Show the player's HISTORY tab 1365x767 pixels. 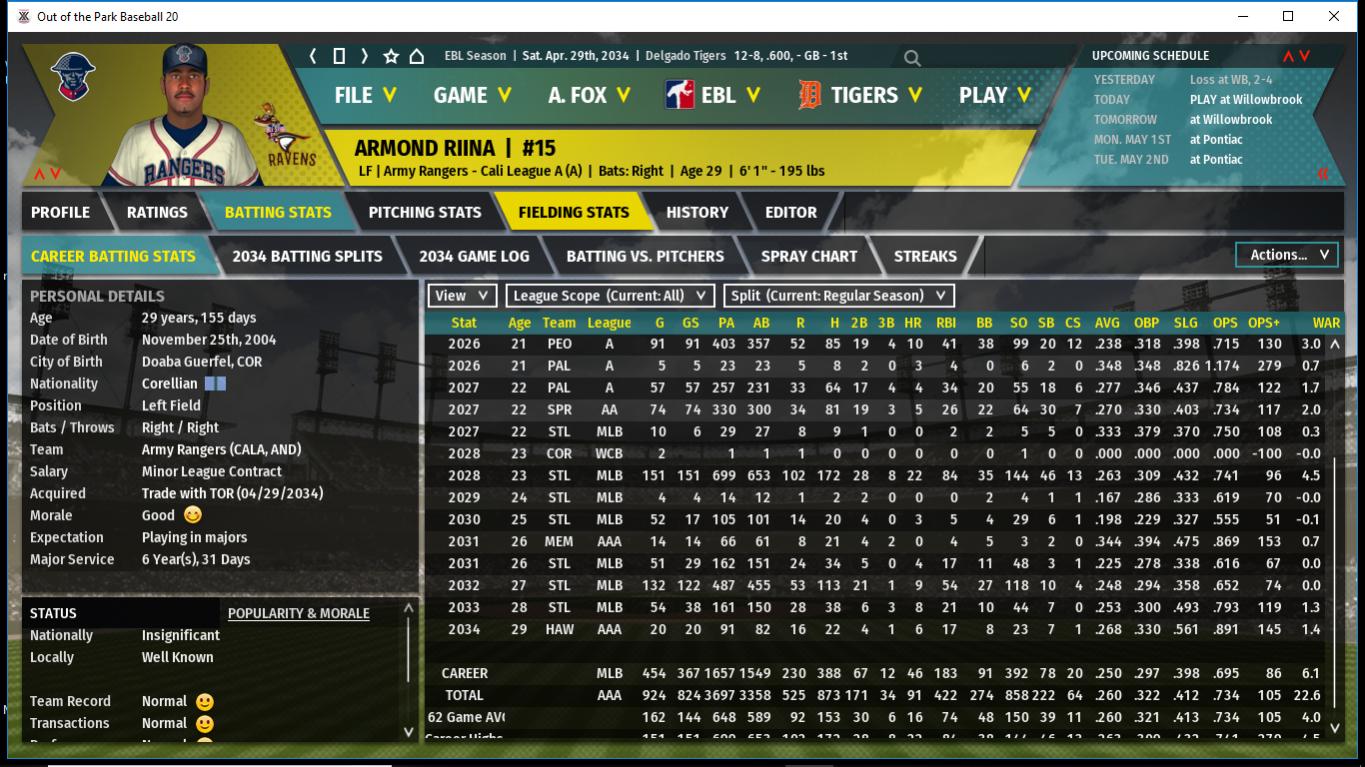(697, 212)
